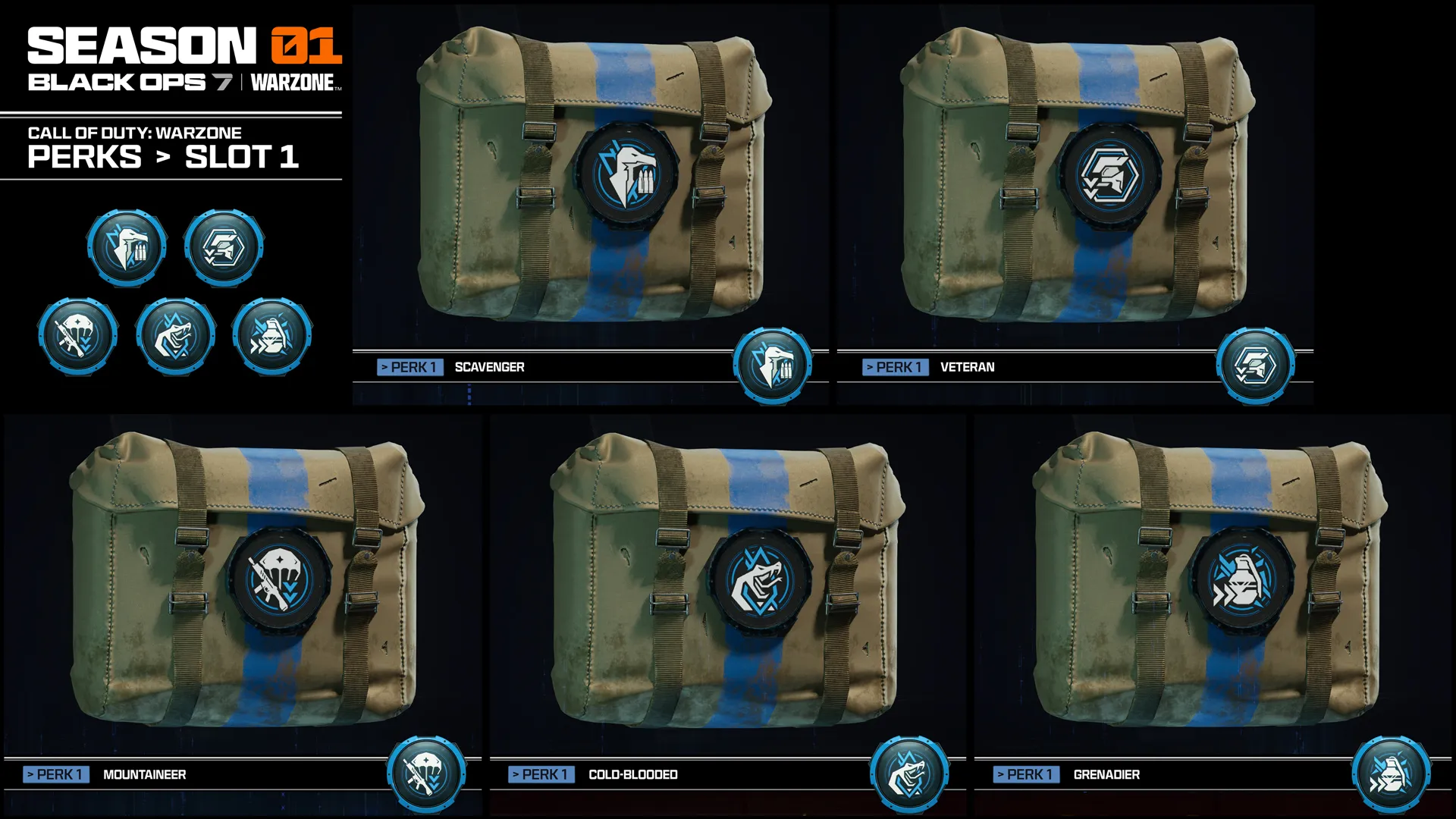Screen dimensions: 1456x819
Task: Click the Grenadier grenade icon on the left panel
Action: point(271,336)
